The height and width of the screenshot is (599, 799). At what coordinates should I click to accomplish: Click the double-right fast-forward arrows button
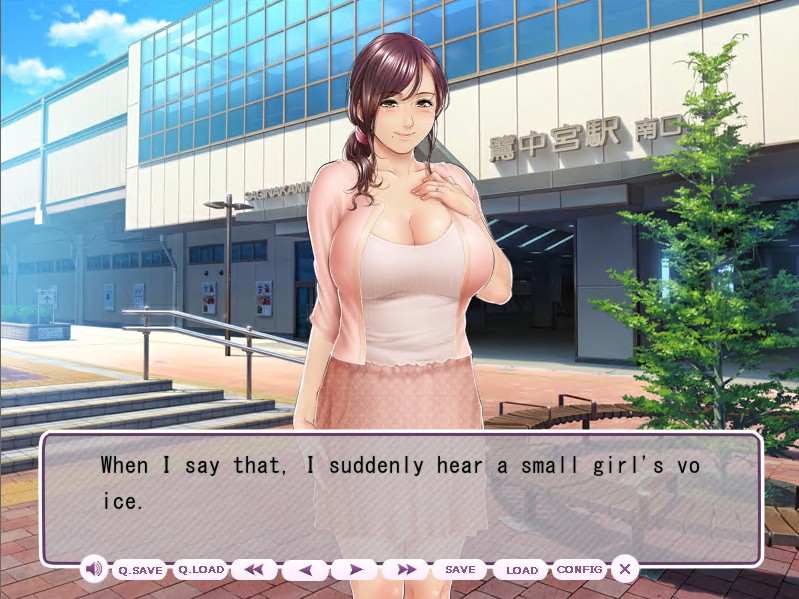tap(405, 570)
